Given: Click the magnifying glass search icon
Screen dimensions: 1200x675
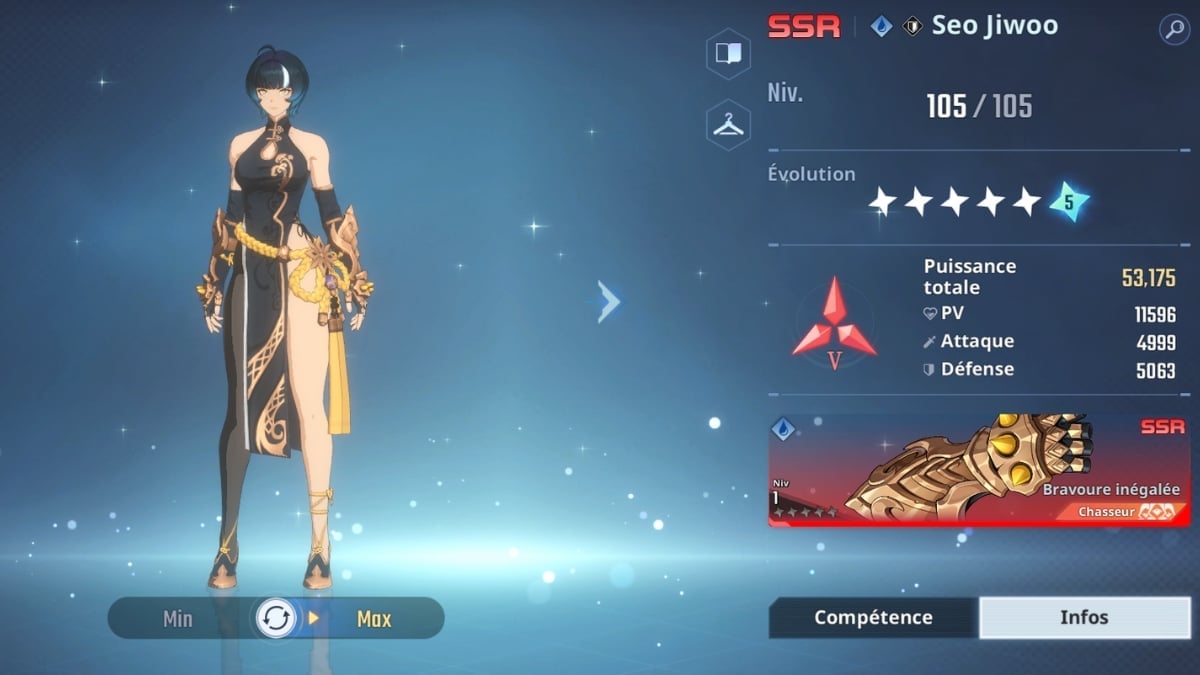Looking at the screenshot, I should (x=1174, y=29).
